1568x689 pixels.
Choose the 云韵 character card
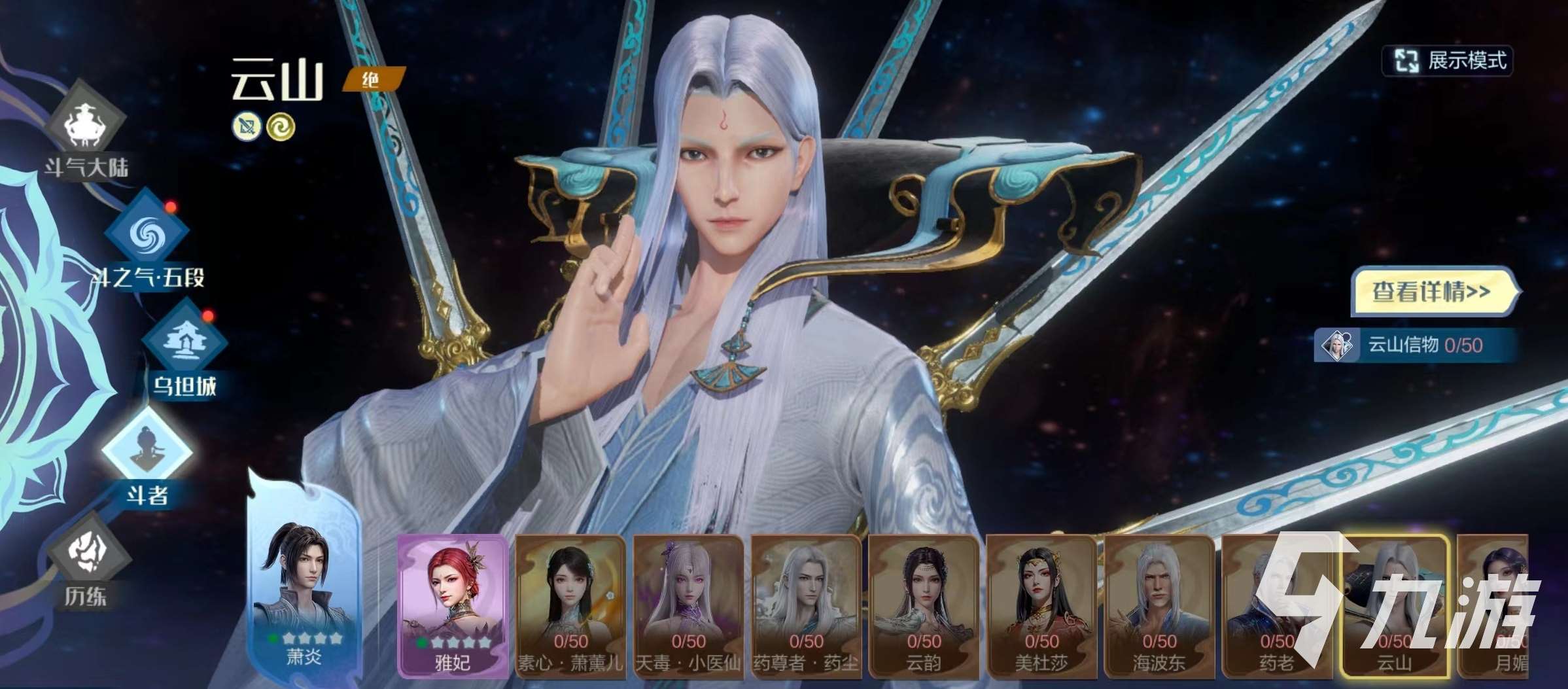click(924, 605)
